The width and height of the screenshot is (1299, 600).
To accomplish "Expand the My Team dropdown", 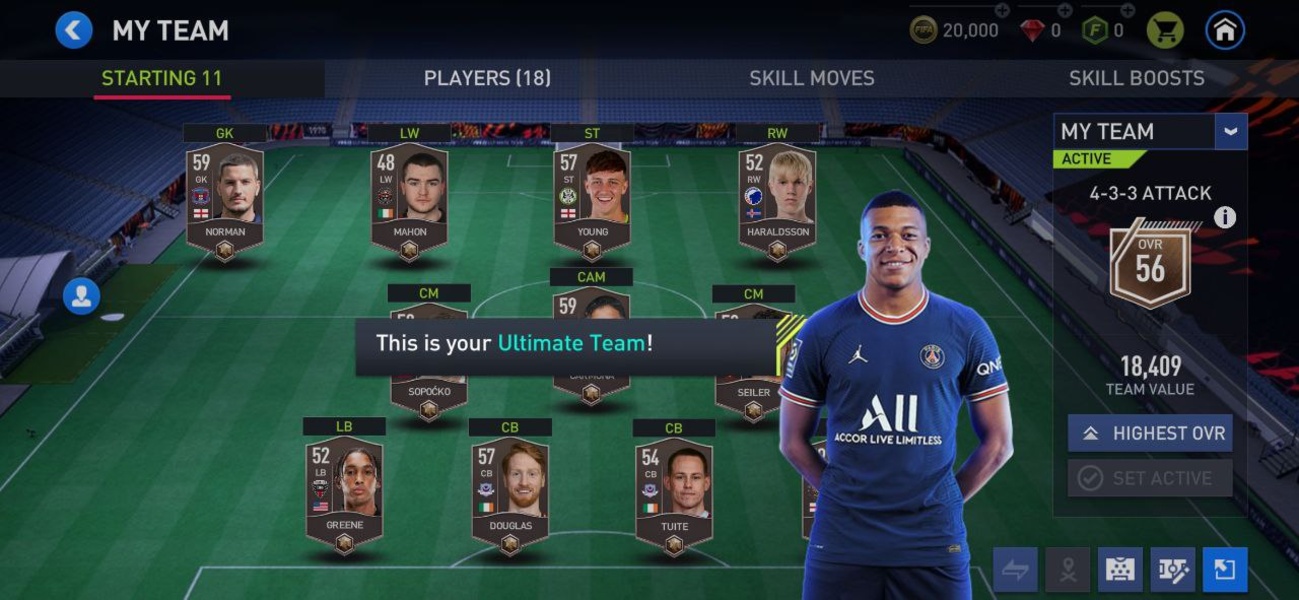I will (1230, 131).
